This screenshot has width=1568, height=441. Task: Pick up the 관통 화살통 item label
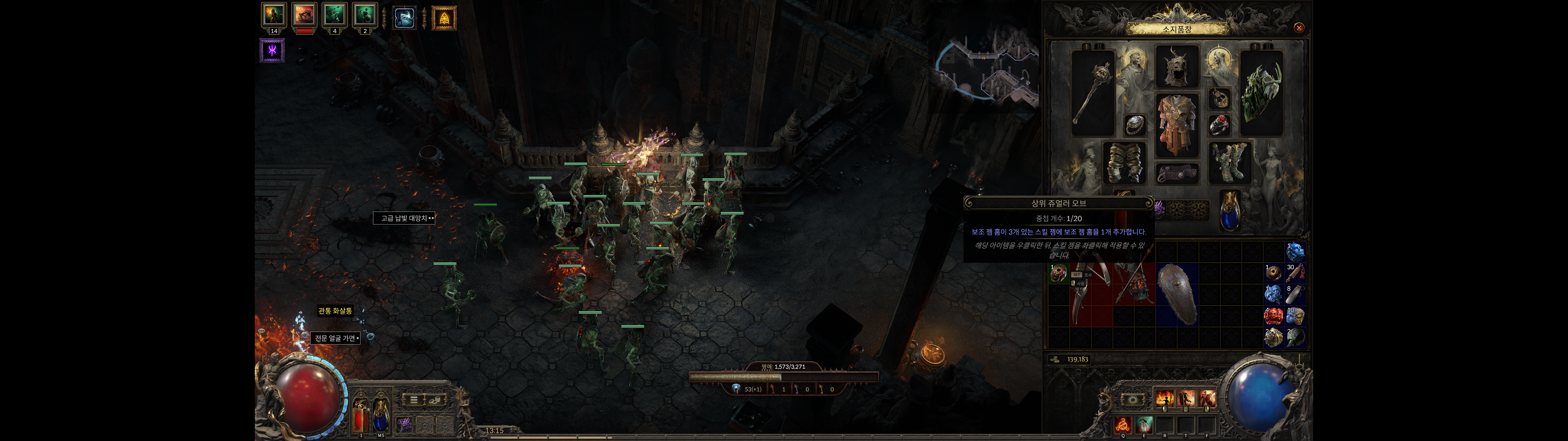335,311
